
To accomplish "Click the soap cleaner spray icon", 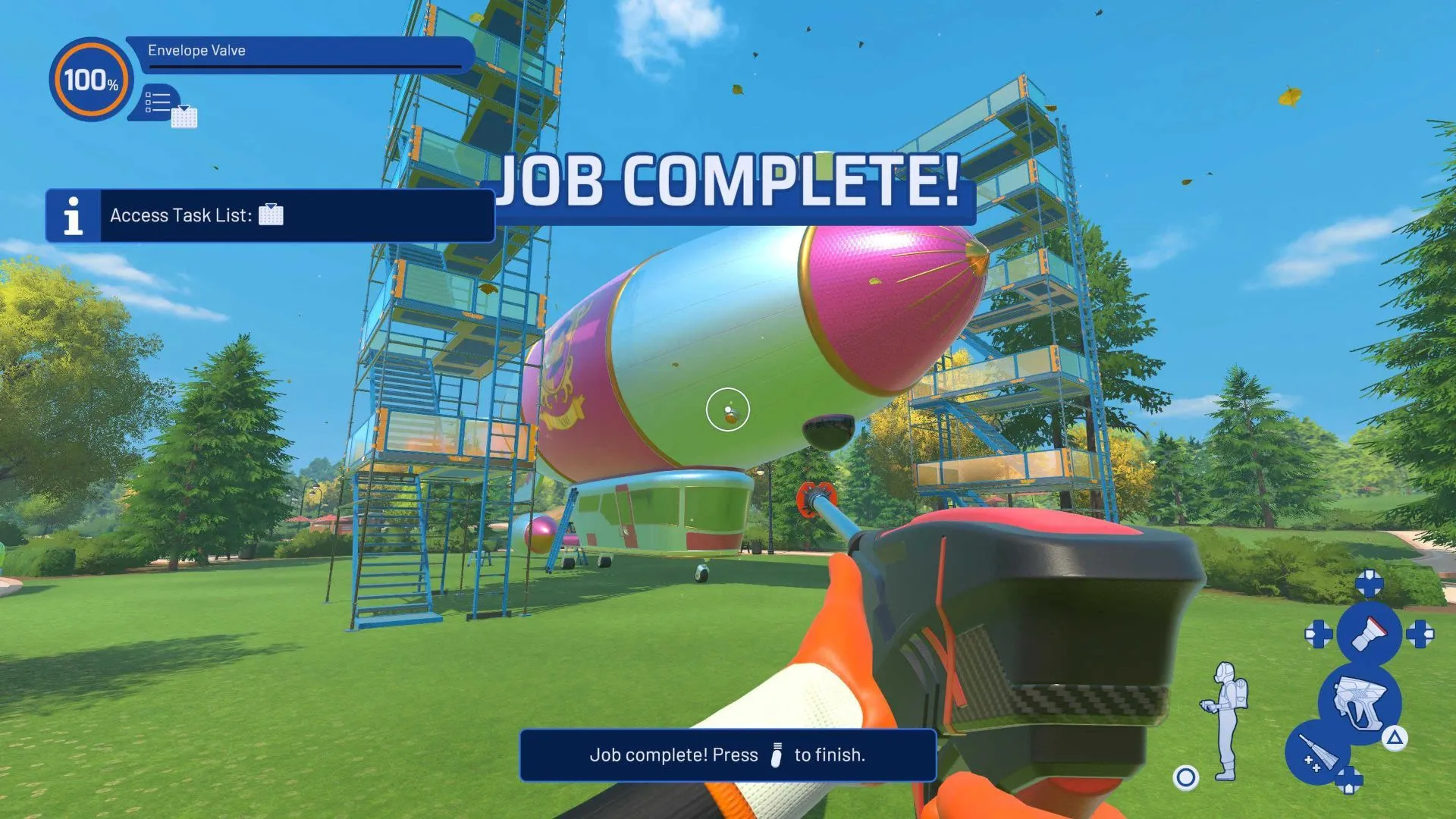I will [1319, 752].
